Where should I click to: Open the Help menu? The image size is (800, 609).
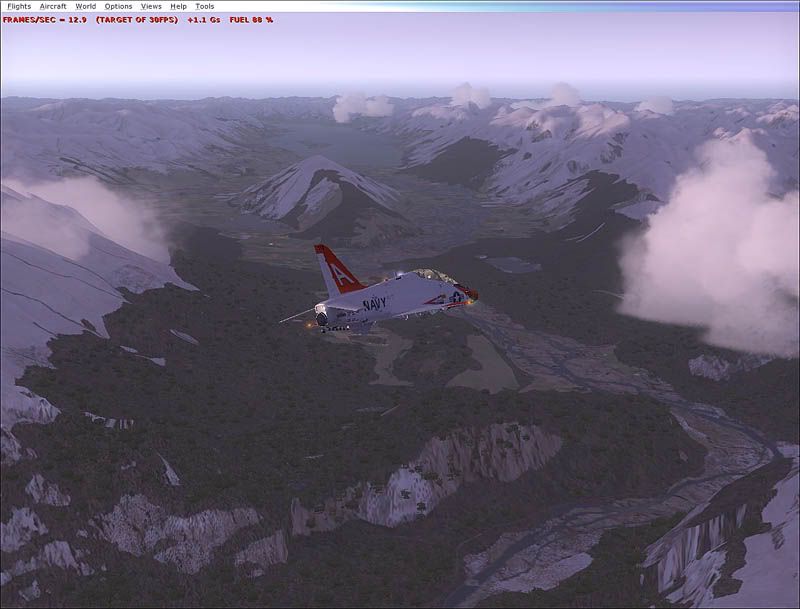click(178, 6)
